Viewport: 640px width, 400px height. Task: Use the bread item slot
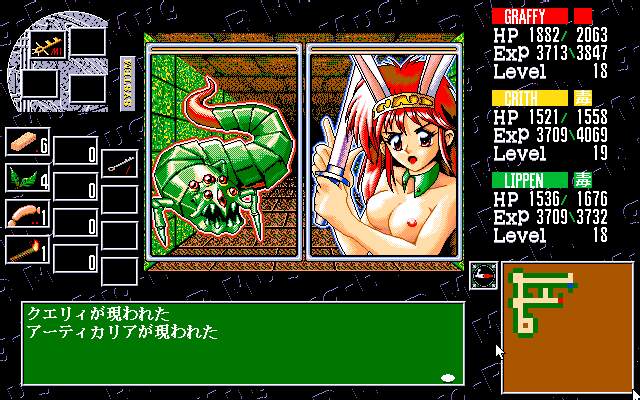27,146
